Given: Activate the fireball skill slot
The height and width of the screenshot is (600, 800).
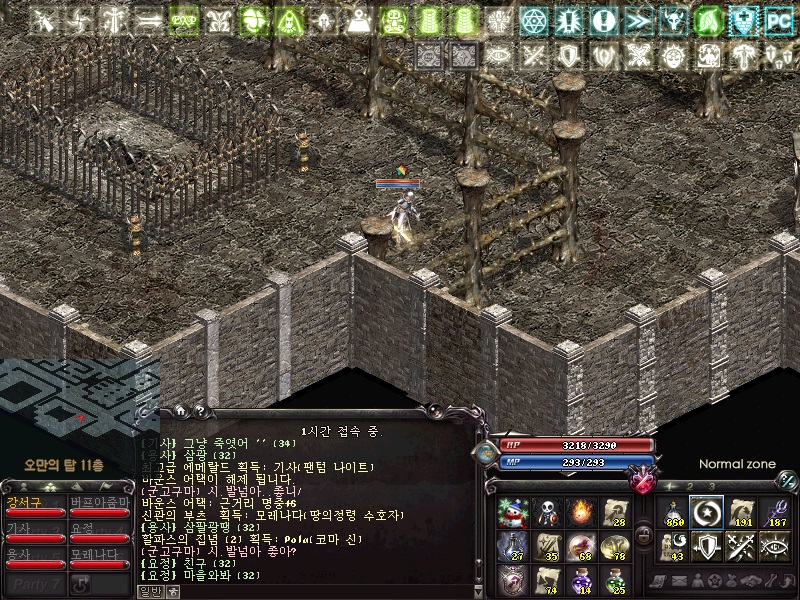Looking at the screenshot, I should (x=581, y=511).
